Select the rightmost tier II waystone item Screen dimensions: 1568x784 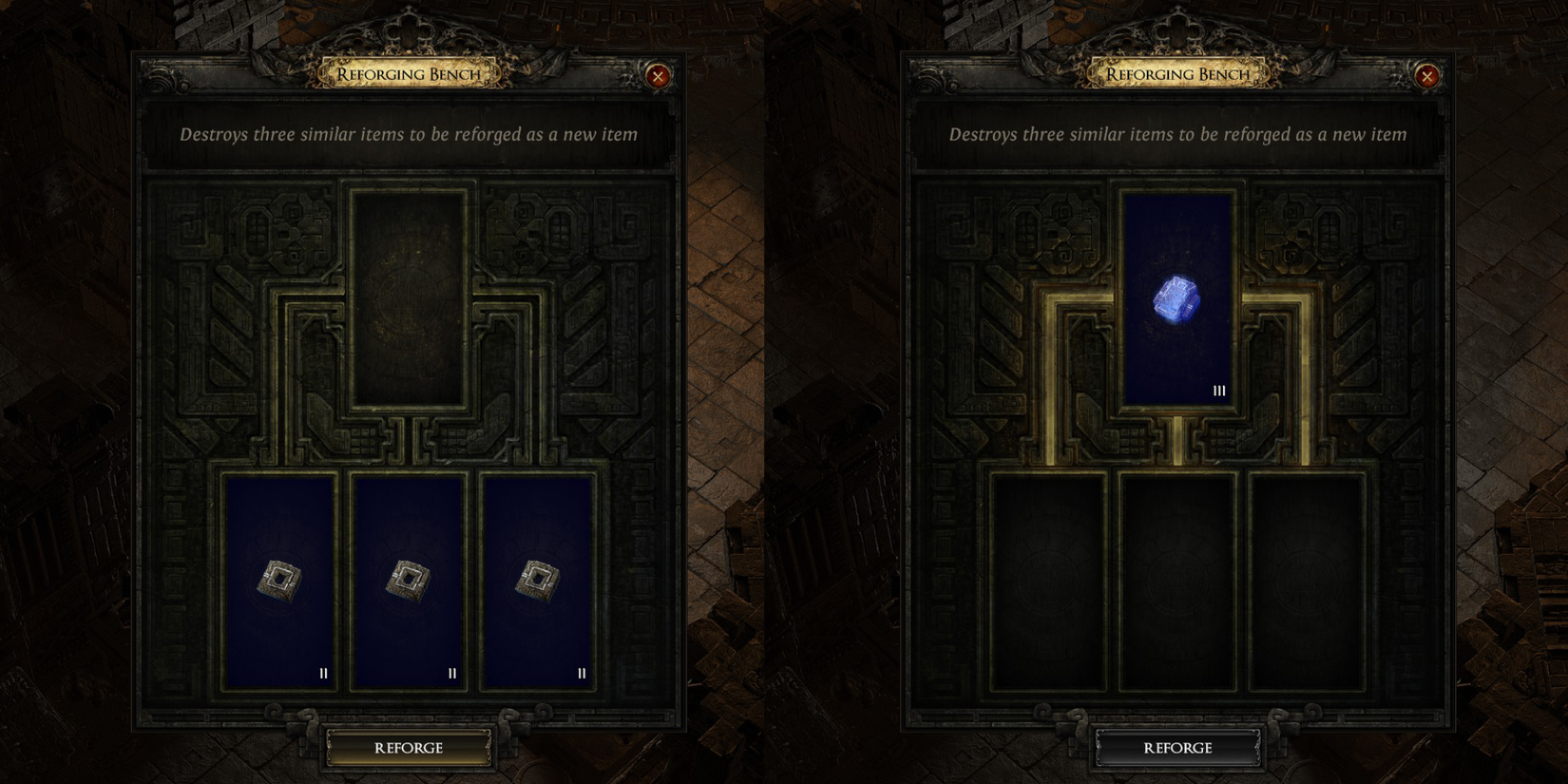coord(539,580)
